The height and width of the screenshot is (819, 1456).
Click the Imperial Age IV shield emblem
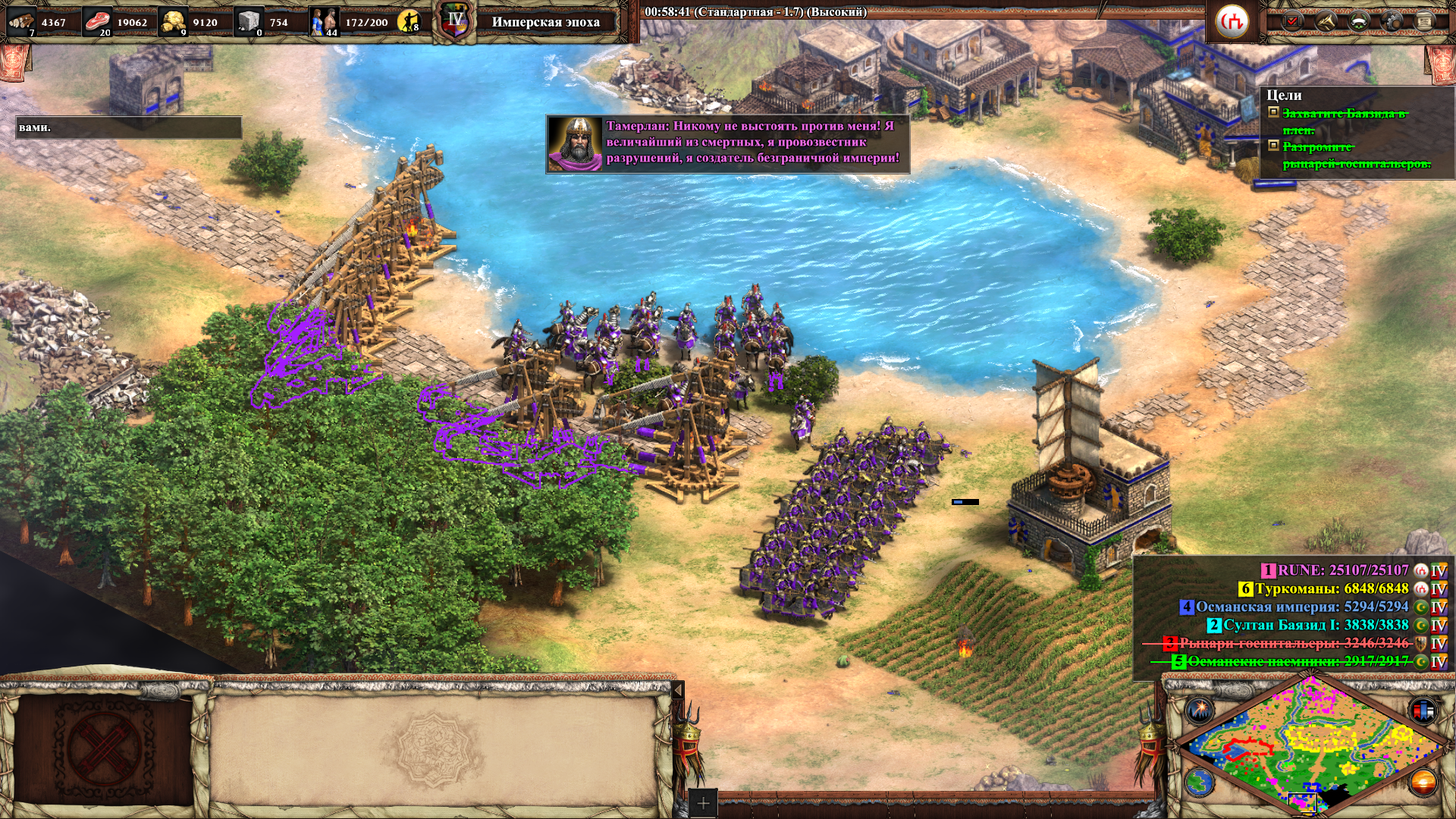[x=455, y=21]
